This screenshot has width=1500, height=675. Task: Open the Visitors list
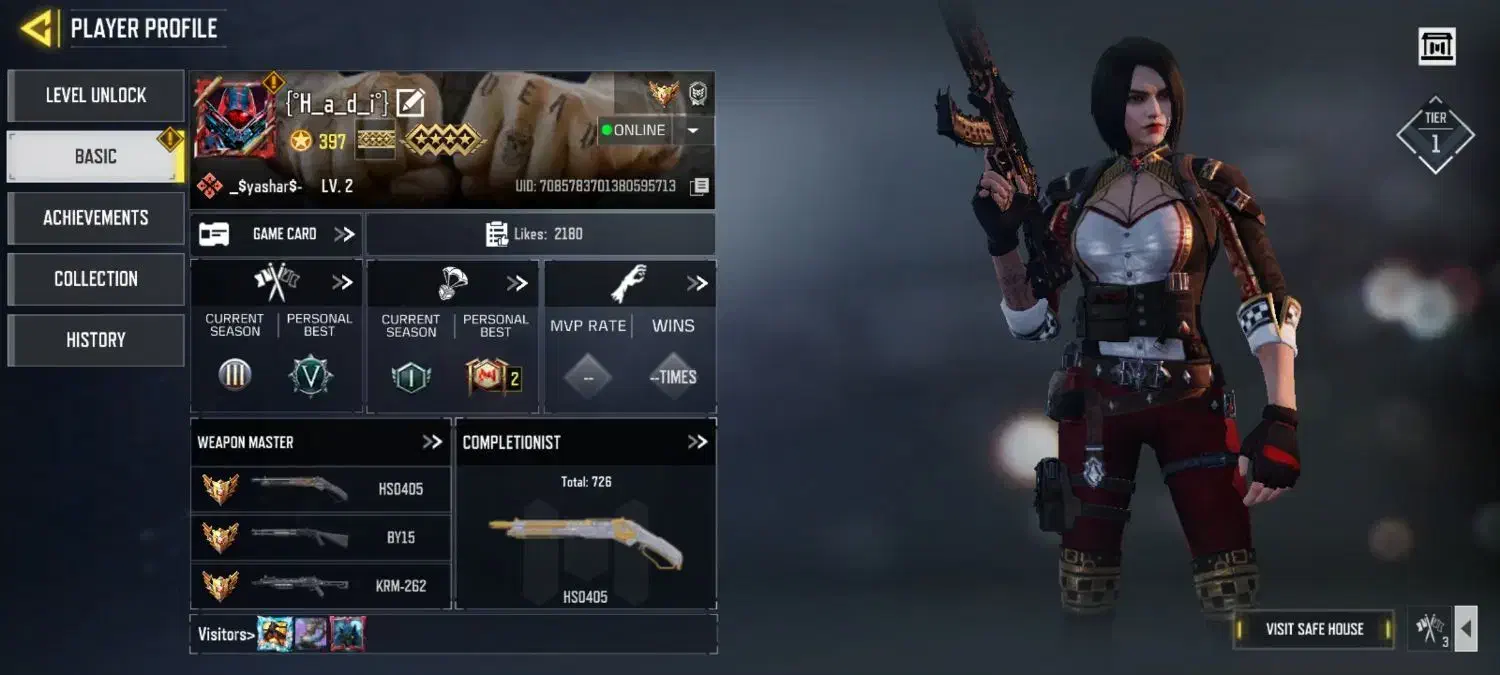(222, 634)
